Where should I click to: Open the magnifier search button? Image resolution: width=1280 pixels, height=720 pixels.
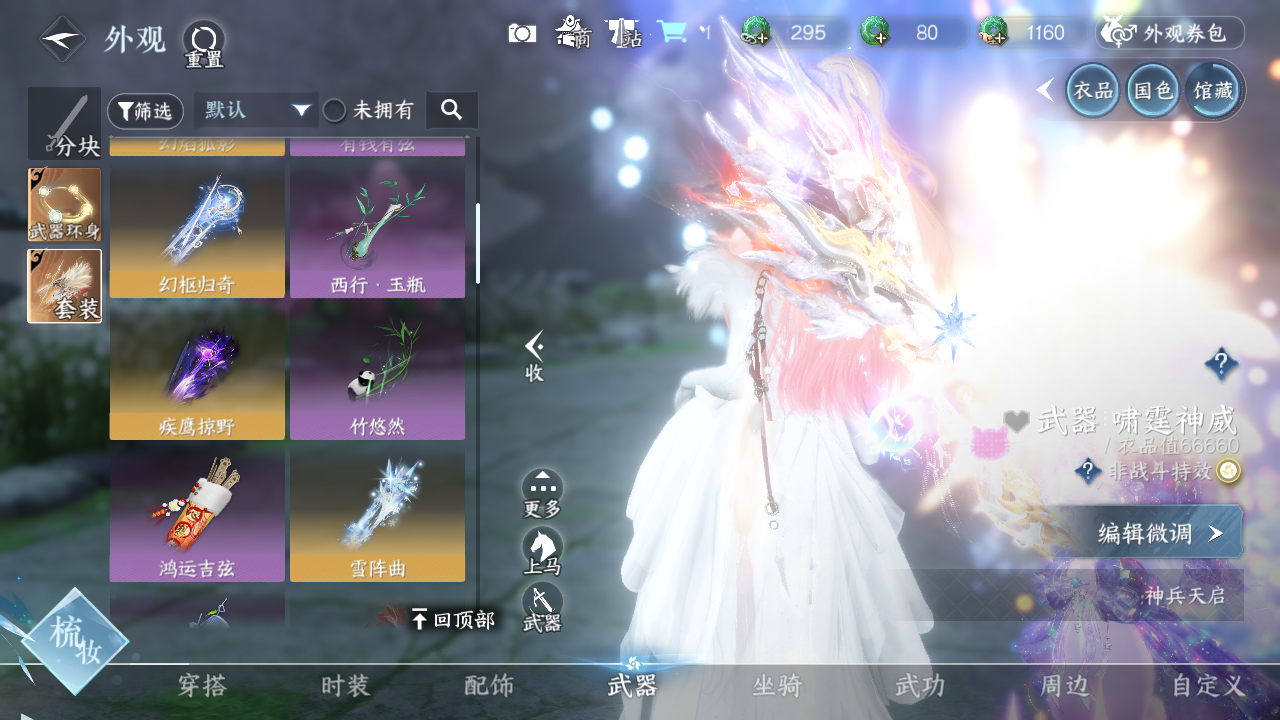point(451,110)
